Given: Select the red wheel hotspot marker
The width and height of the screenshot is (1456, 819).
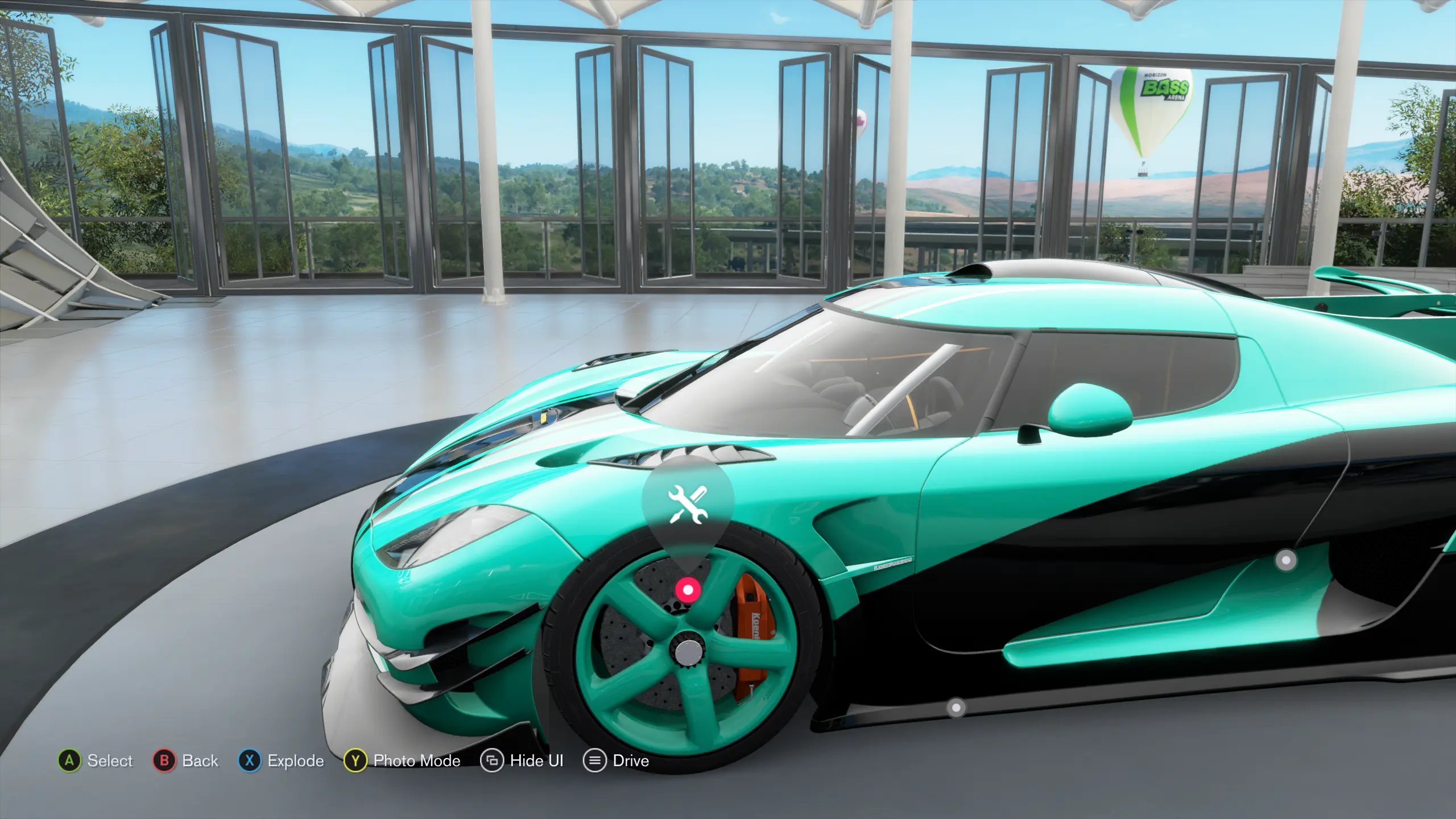Looking at the screenshot, I should click(x=688, y=590).
